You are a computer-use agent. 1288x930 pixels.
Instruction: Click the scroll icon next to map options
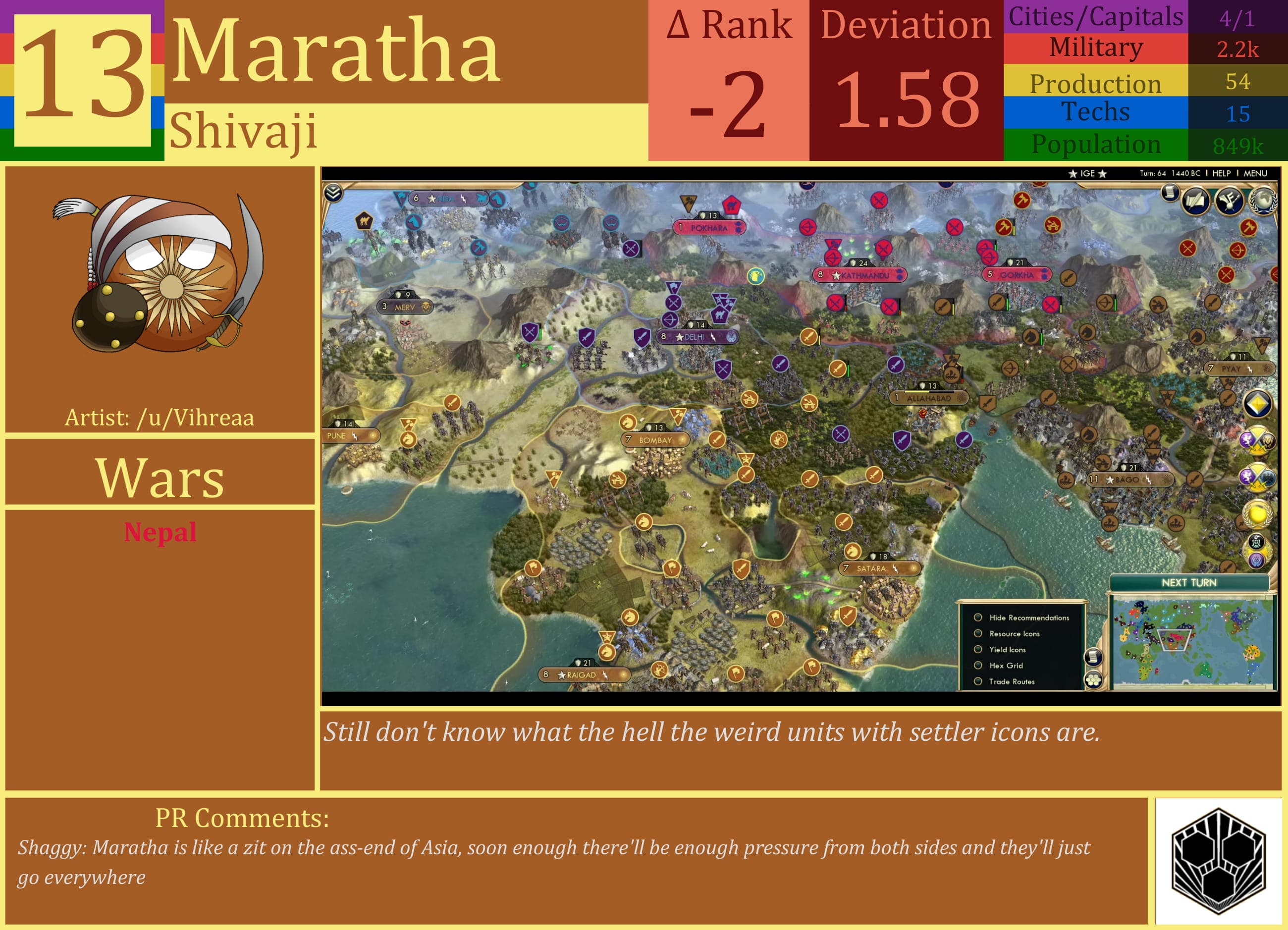pyautogui.click(x=1094, y=658)
